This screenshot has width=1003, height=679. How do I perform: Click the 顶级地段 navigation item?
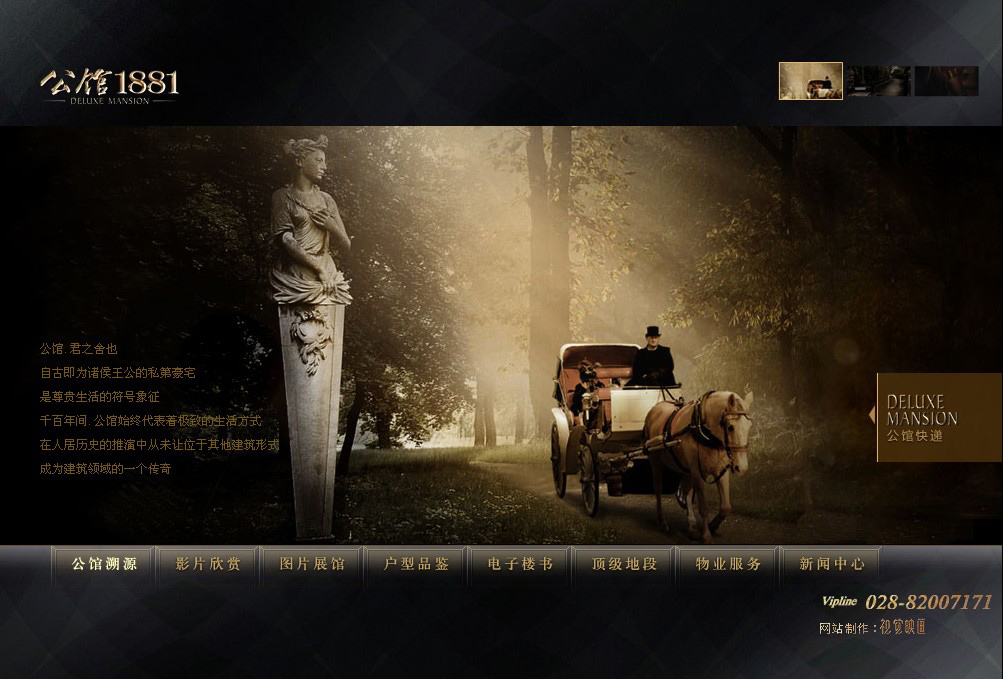pos(624,564)
